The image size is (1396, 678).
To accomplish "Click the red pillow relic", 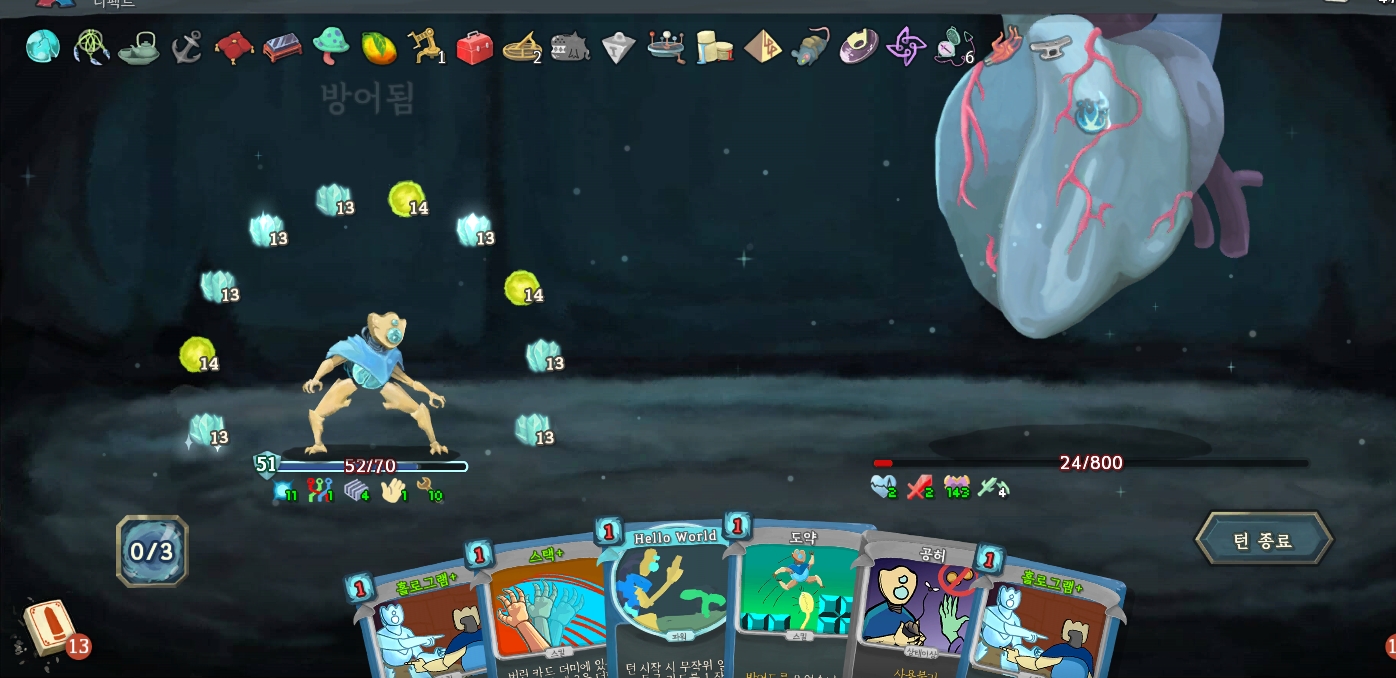I will (233, 47).
